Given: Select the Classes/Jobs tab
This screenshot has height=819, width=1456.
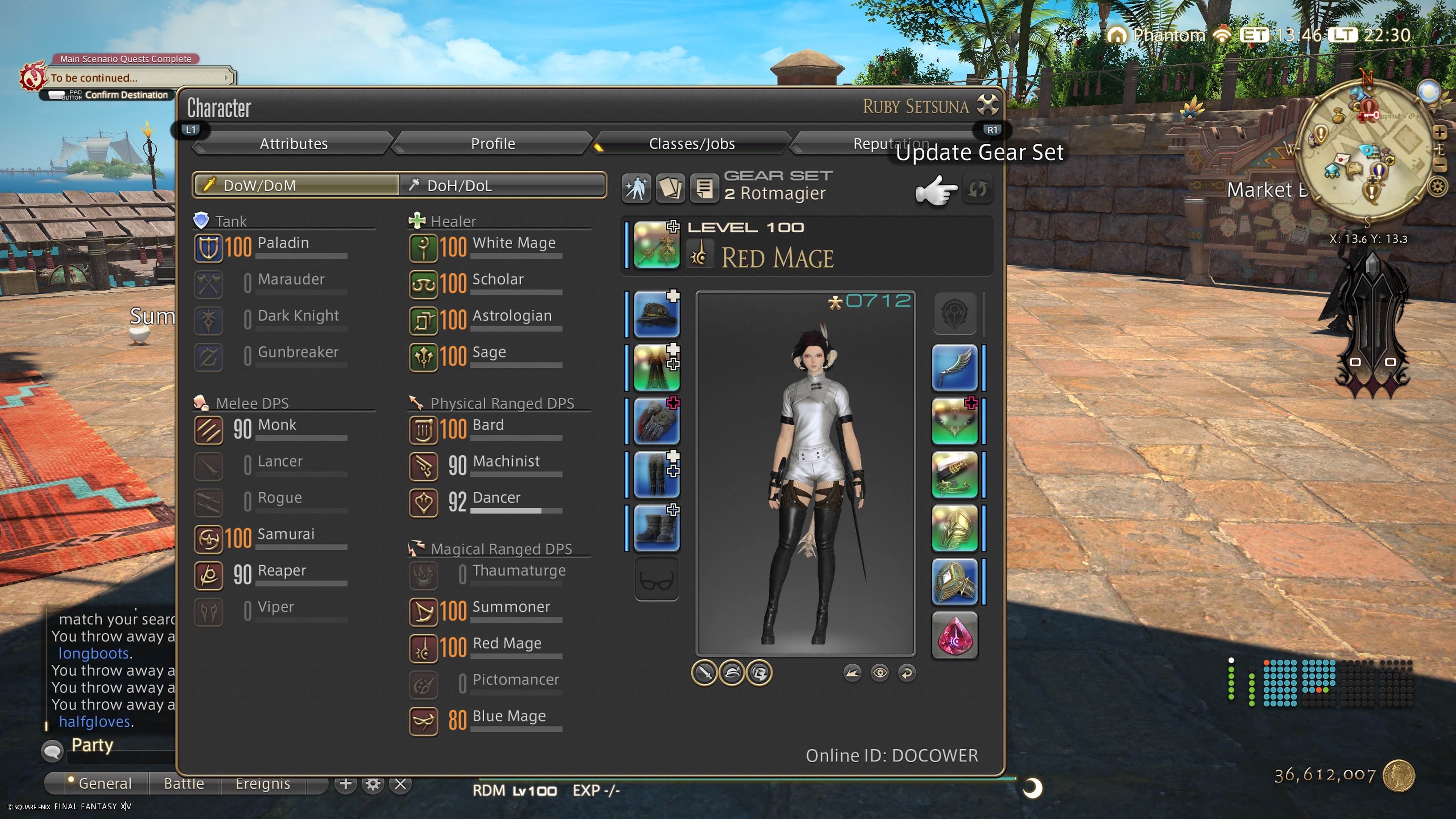Looking at the screenshot, I should click(x=691, y=144).
